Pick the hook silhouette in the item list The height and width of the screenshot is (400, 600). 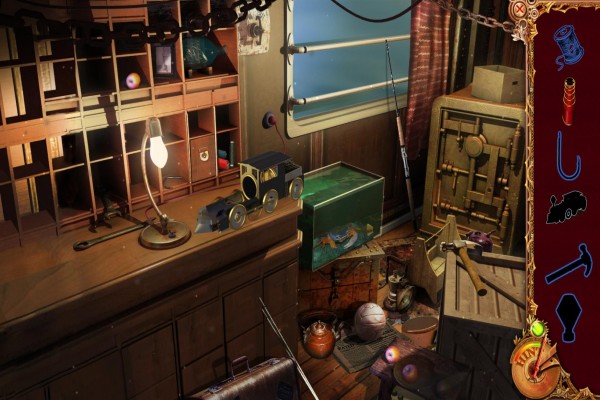(x=568, y=155)
